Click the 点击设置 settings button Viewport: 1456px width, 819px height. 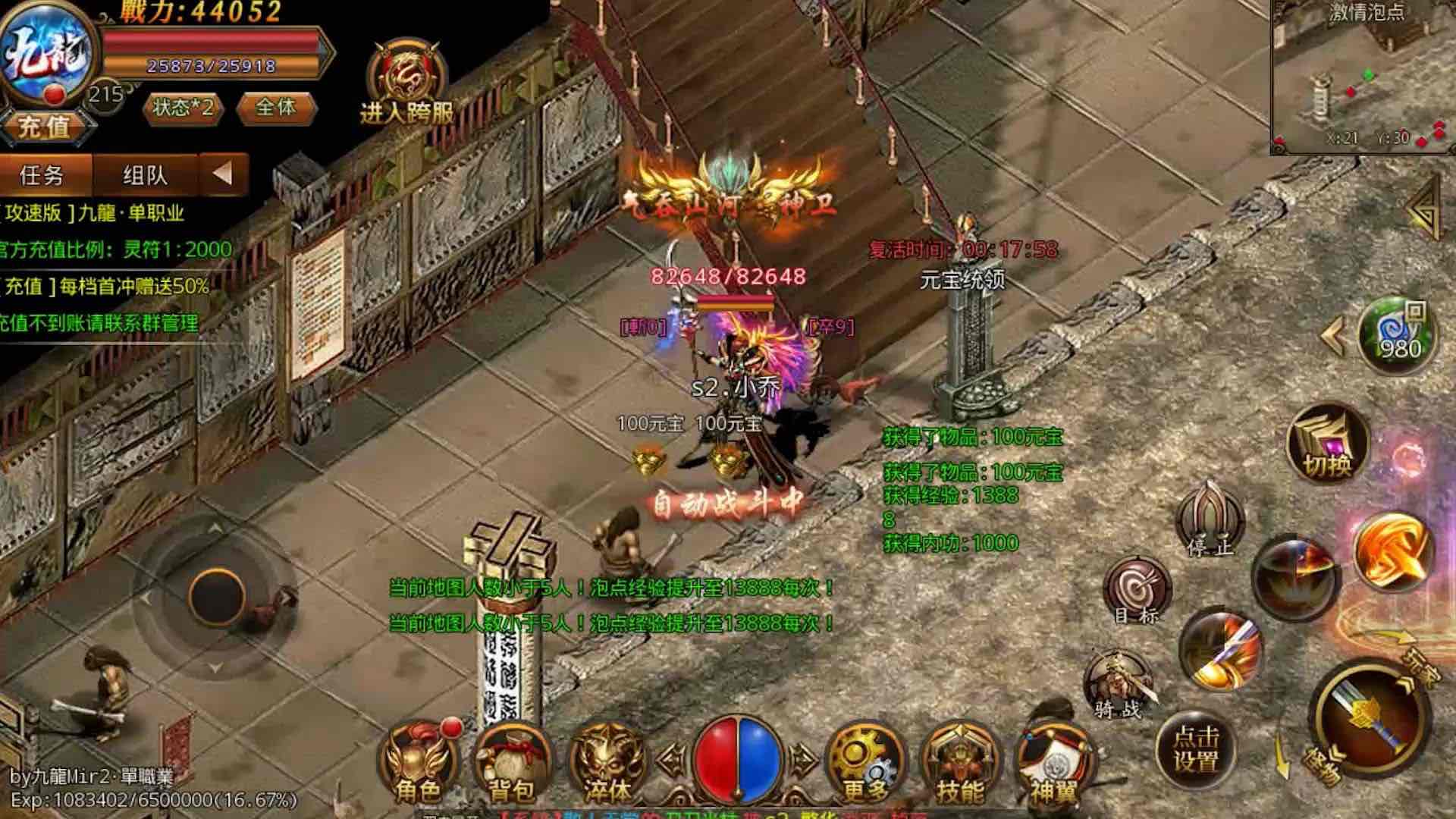(x=1196, y=749)
